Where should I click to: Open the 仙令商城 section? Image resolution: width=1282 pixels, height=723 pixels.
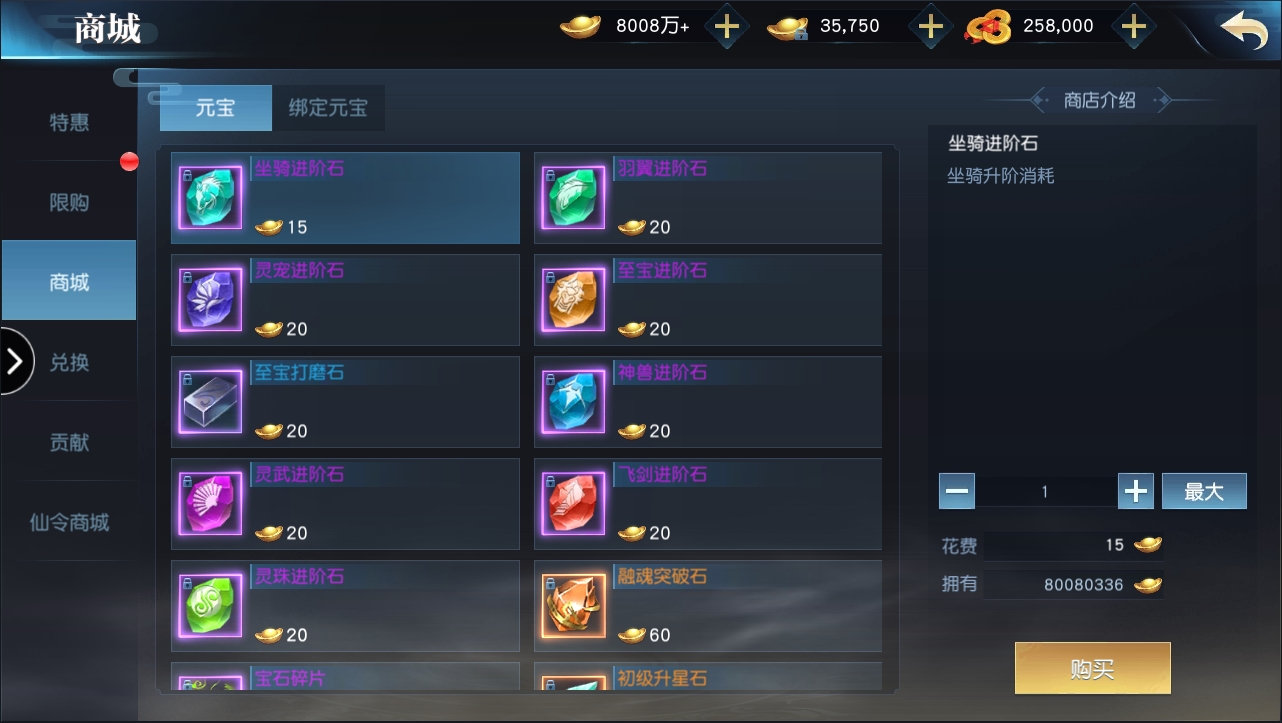[68, 520]
